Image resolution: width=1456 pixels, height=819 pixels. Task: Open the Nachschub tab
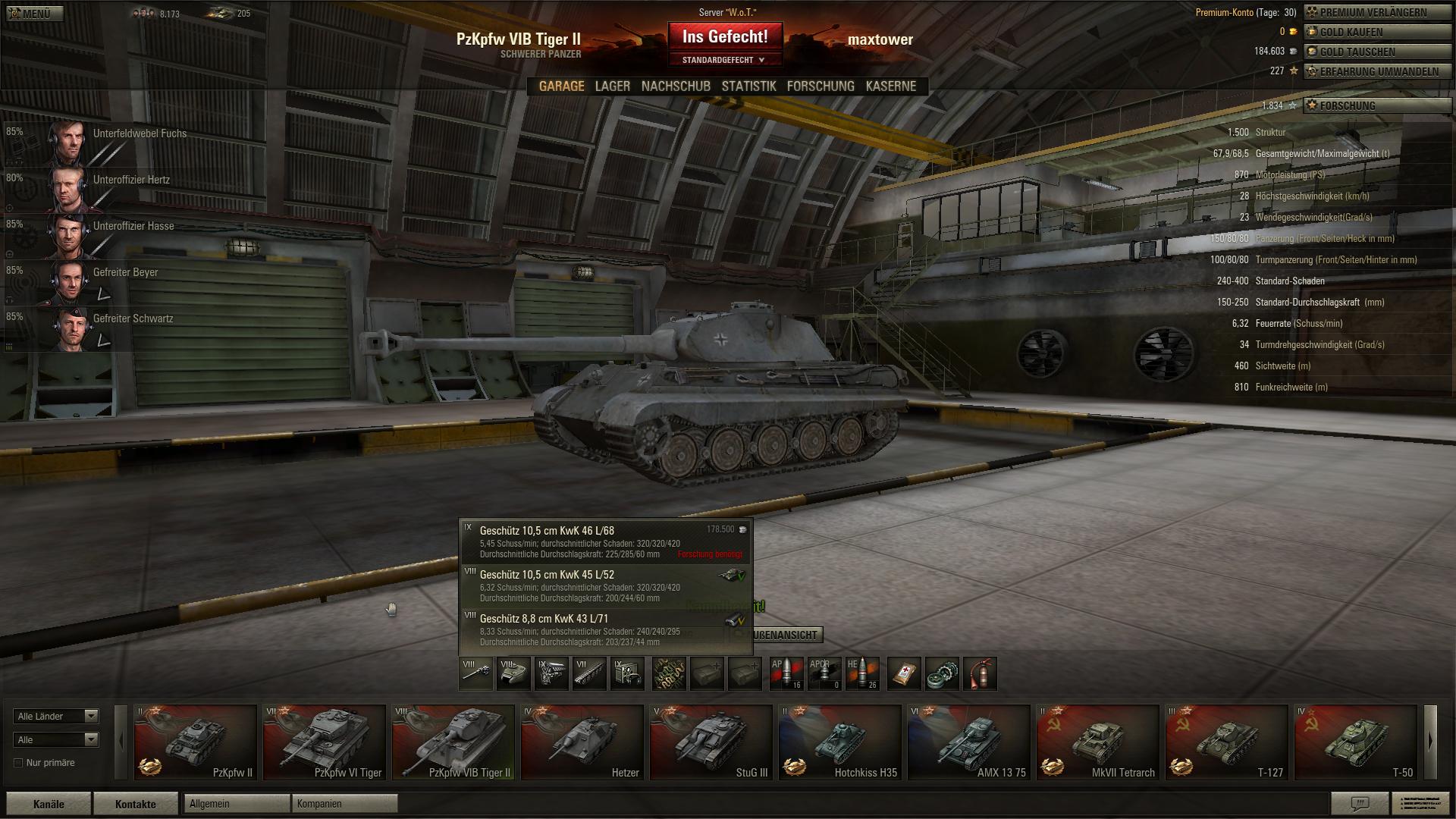(x=676, y=86)
